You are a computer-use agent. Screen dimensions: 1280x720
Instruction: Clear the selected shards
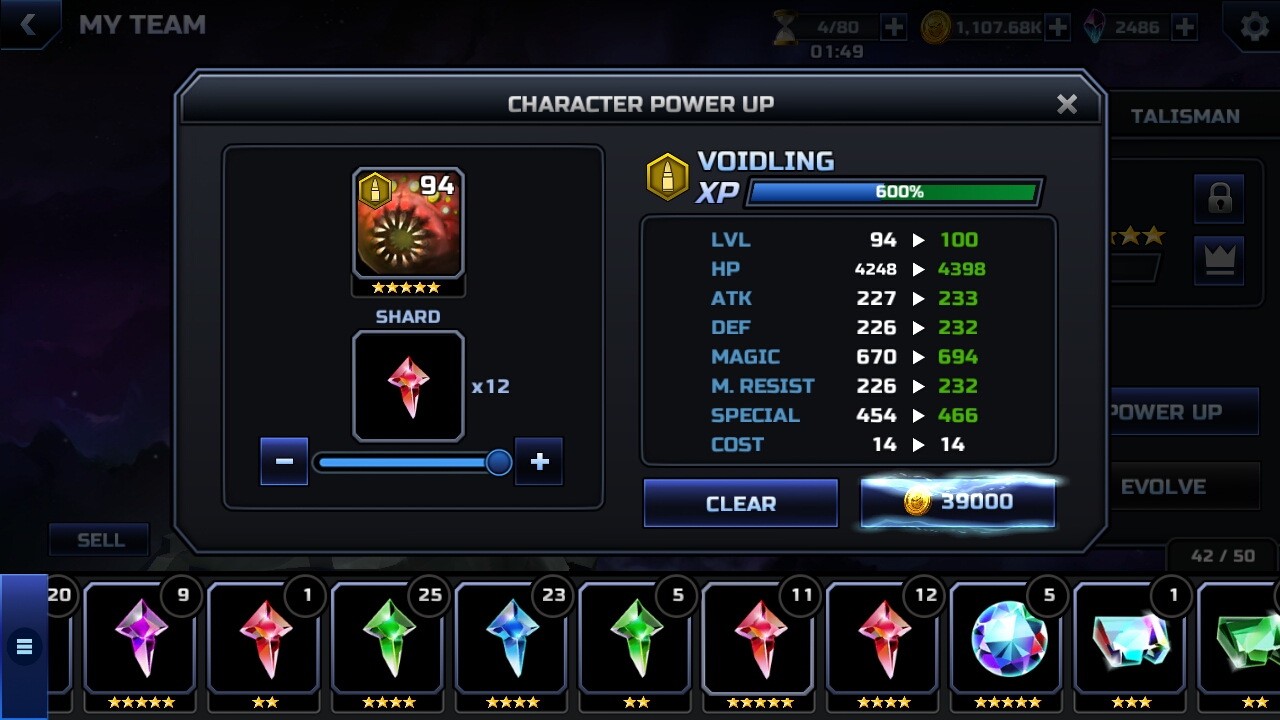740,503
